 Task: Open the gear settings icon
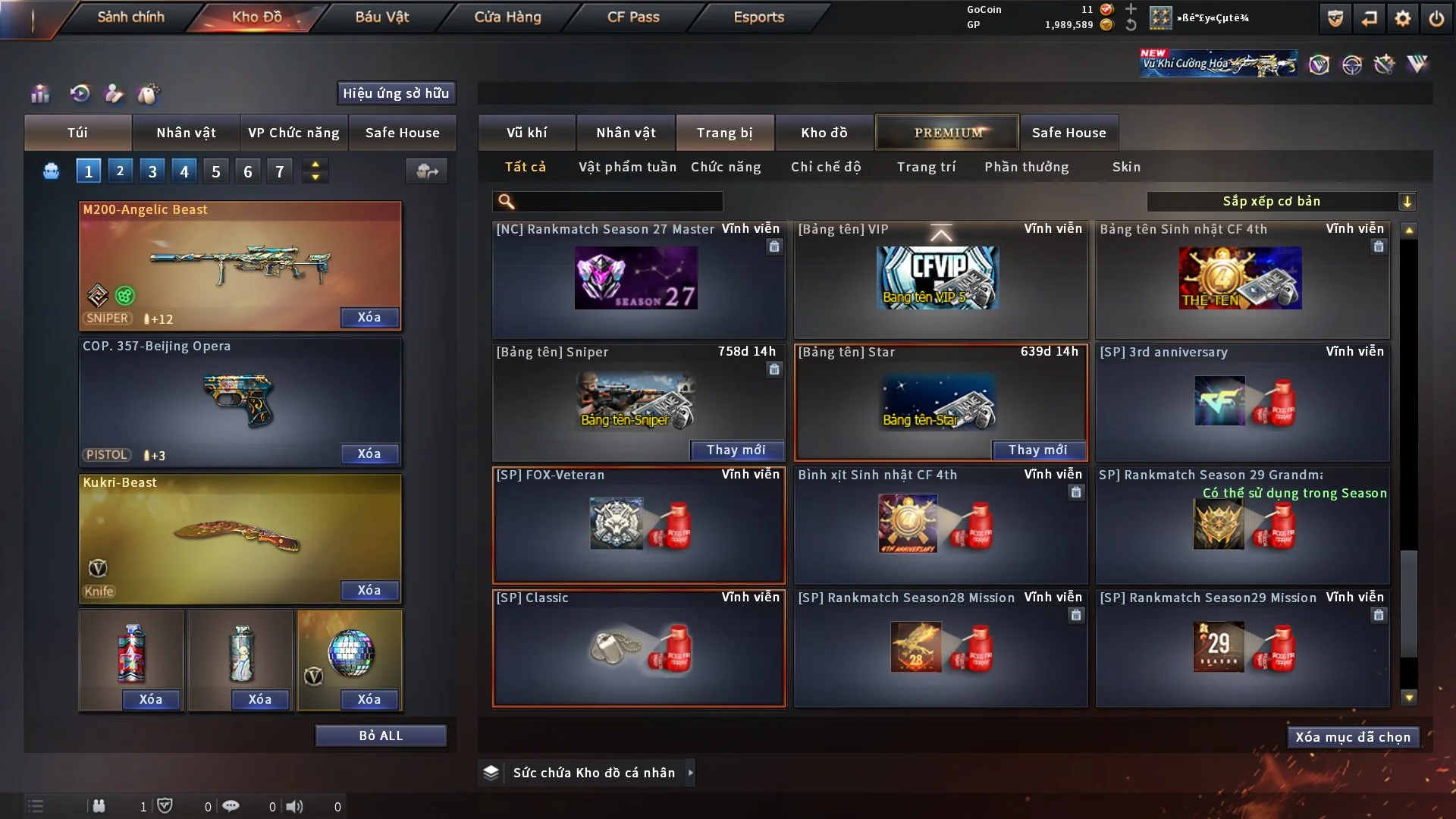click(1403, 18)
